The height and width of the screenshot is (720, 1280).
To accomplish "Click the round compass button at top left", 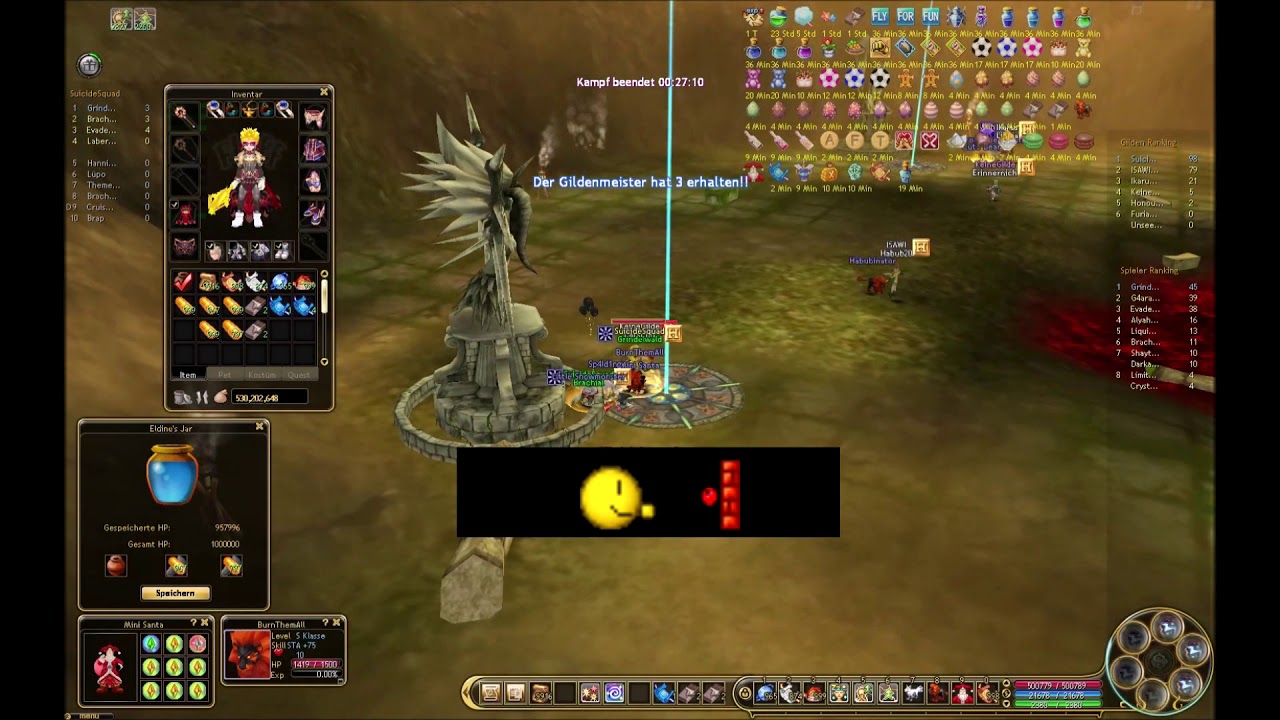I will [90, 65].
